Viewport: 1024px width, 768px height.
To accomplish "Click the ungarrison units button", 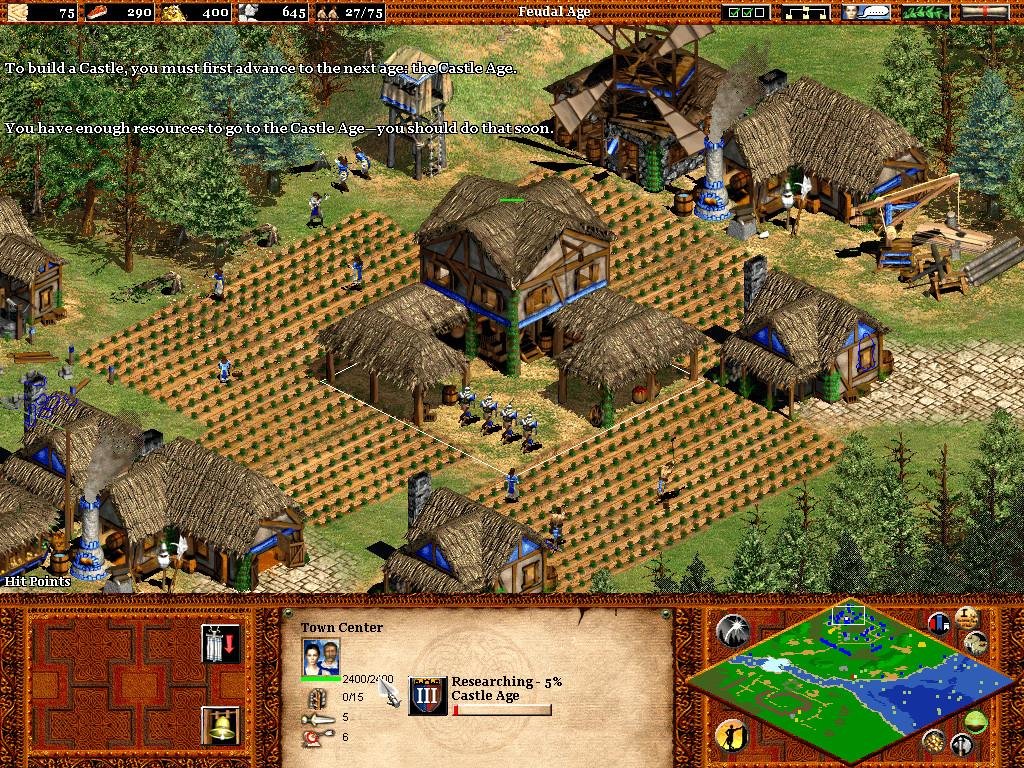I will pos(220,644).
